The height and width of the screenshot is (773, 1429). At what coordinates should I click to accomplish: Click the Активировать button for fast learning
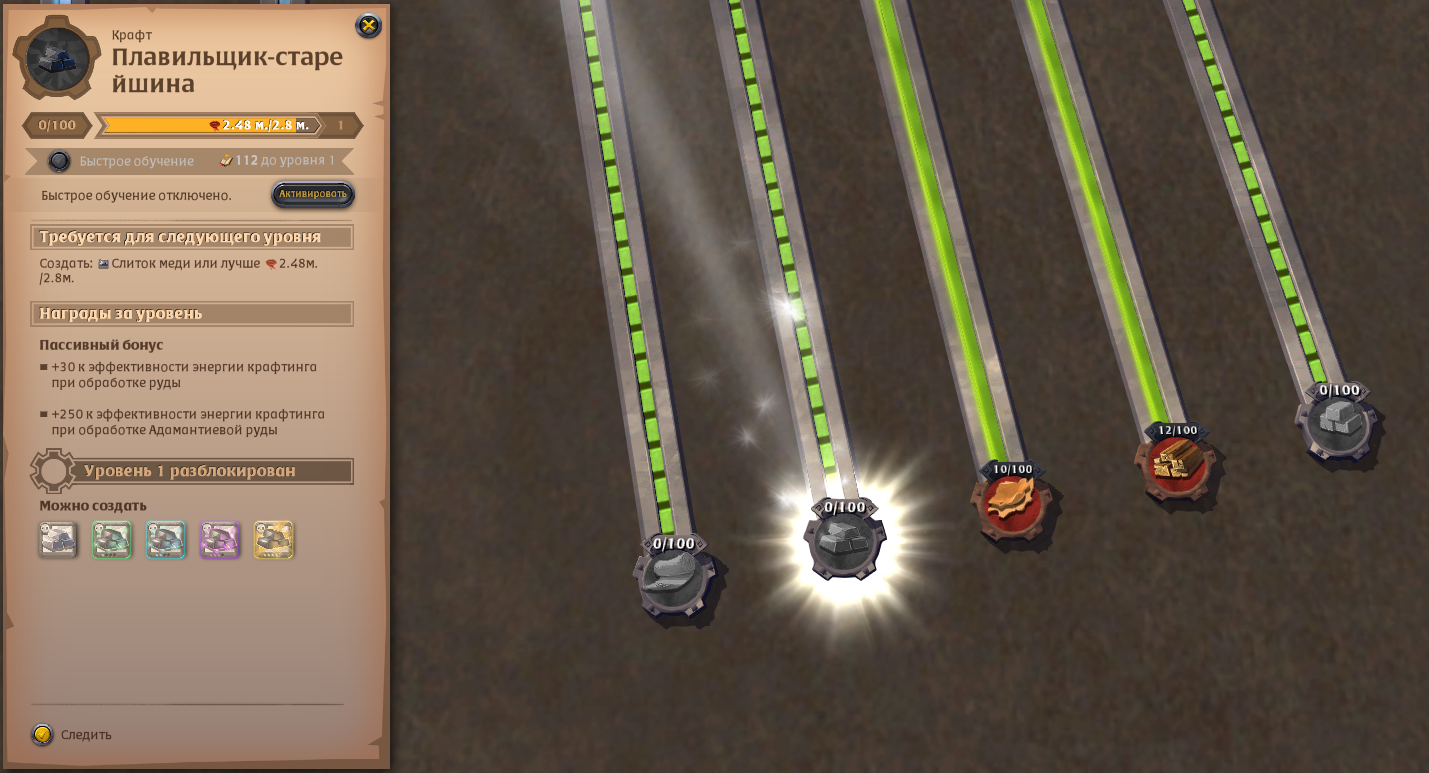pos(313,194)
